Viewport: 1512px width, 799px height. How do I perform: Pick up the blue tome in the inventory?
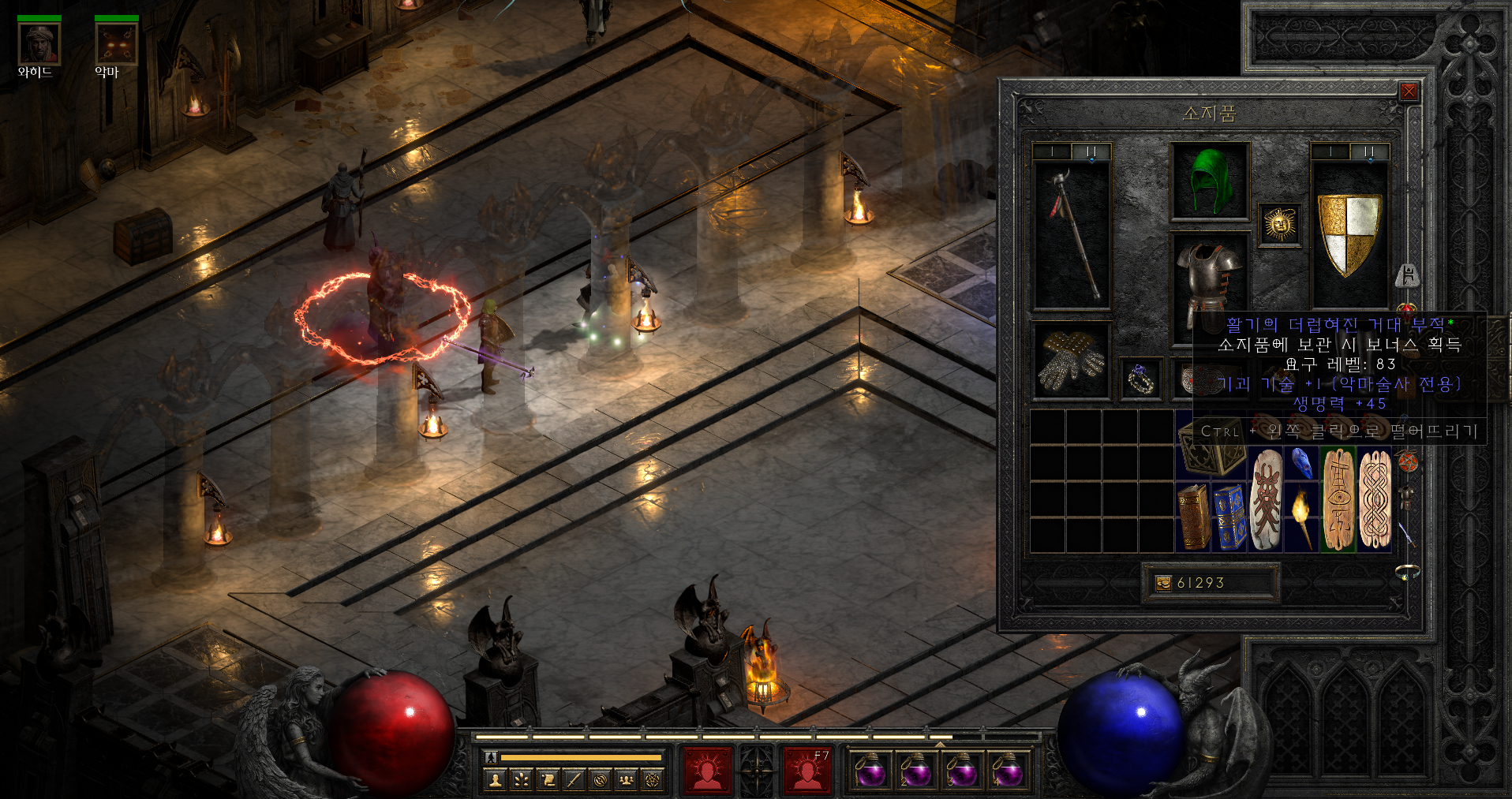click(1229, 517)
